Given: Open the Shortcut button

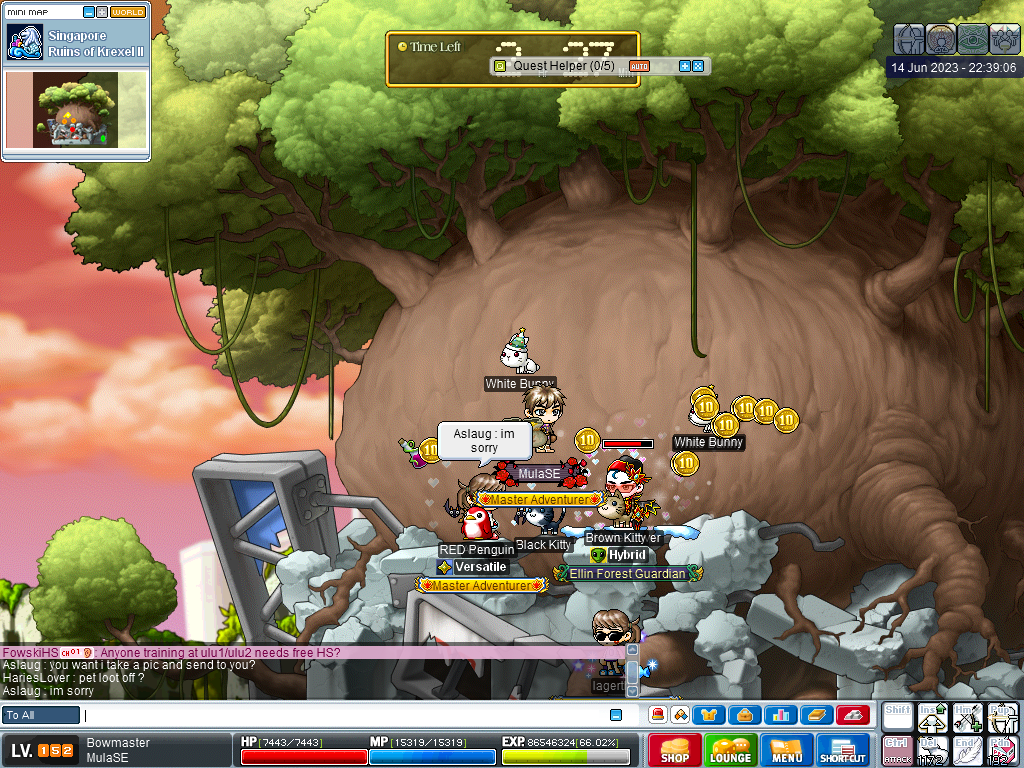Looking at the screenshot, I should coord(842,750).
